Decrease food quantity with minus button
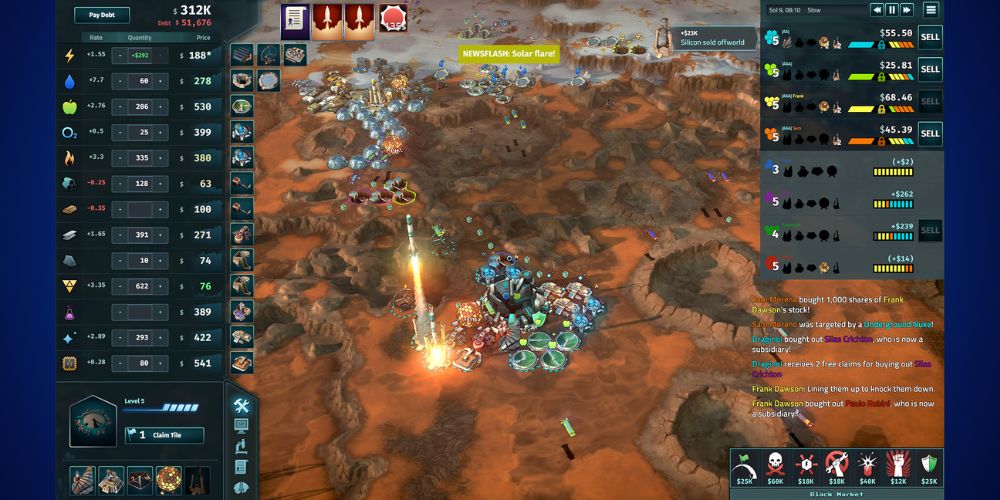 point(119,106)
